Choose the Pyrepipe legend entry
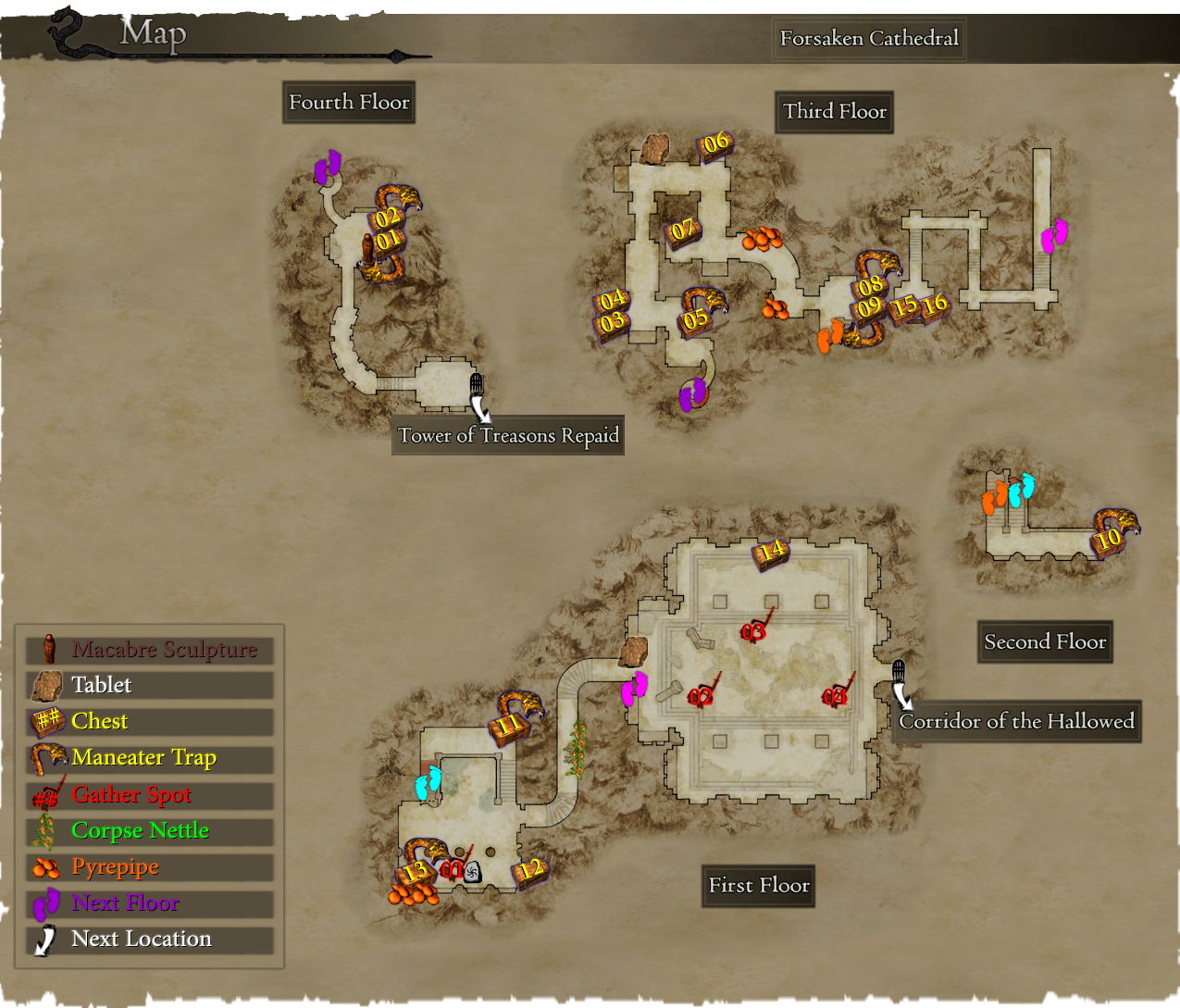 [149, 867]
